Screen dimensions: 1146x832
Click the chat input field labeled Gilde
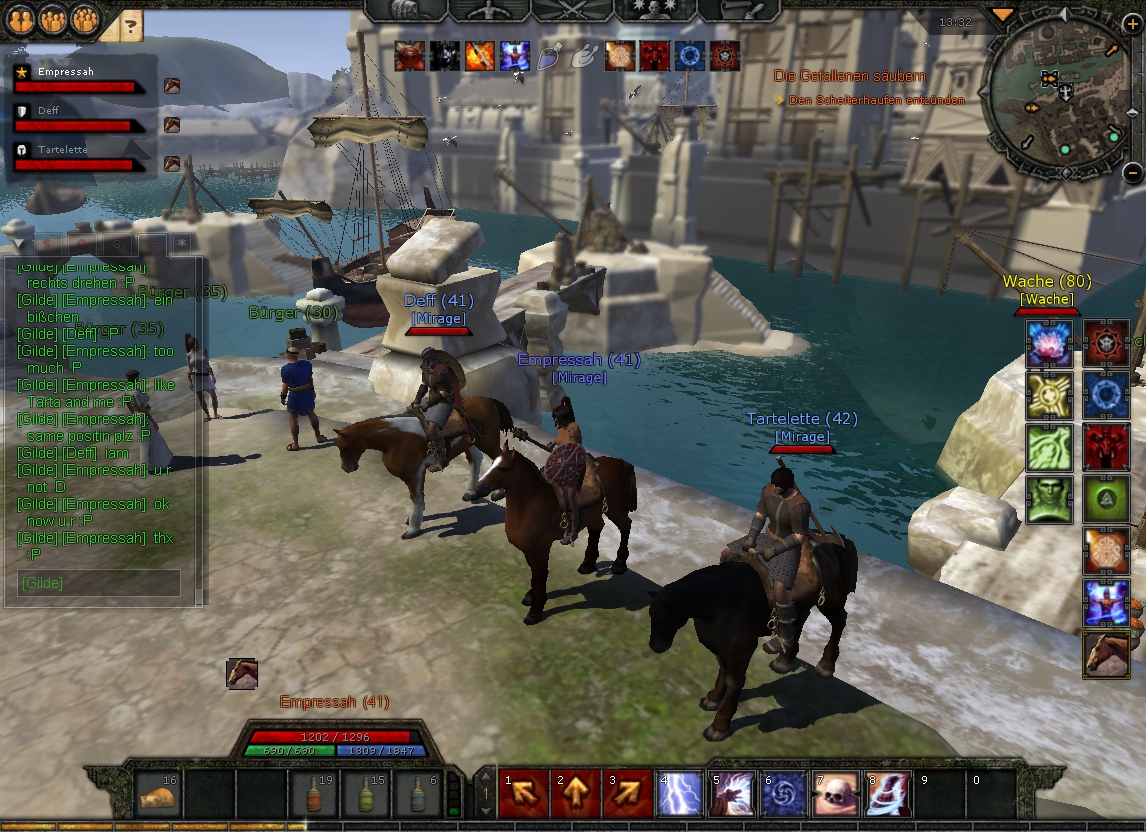click(x=99, y=583)
